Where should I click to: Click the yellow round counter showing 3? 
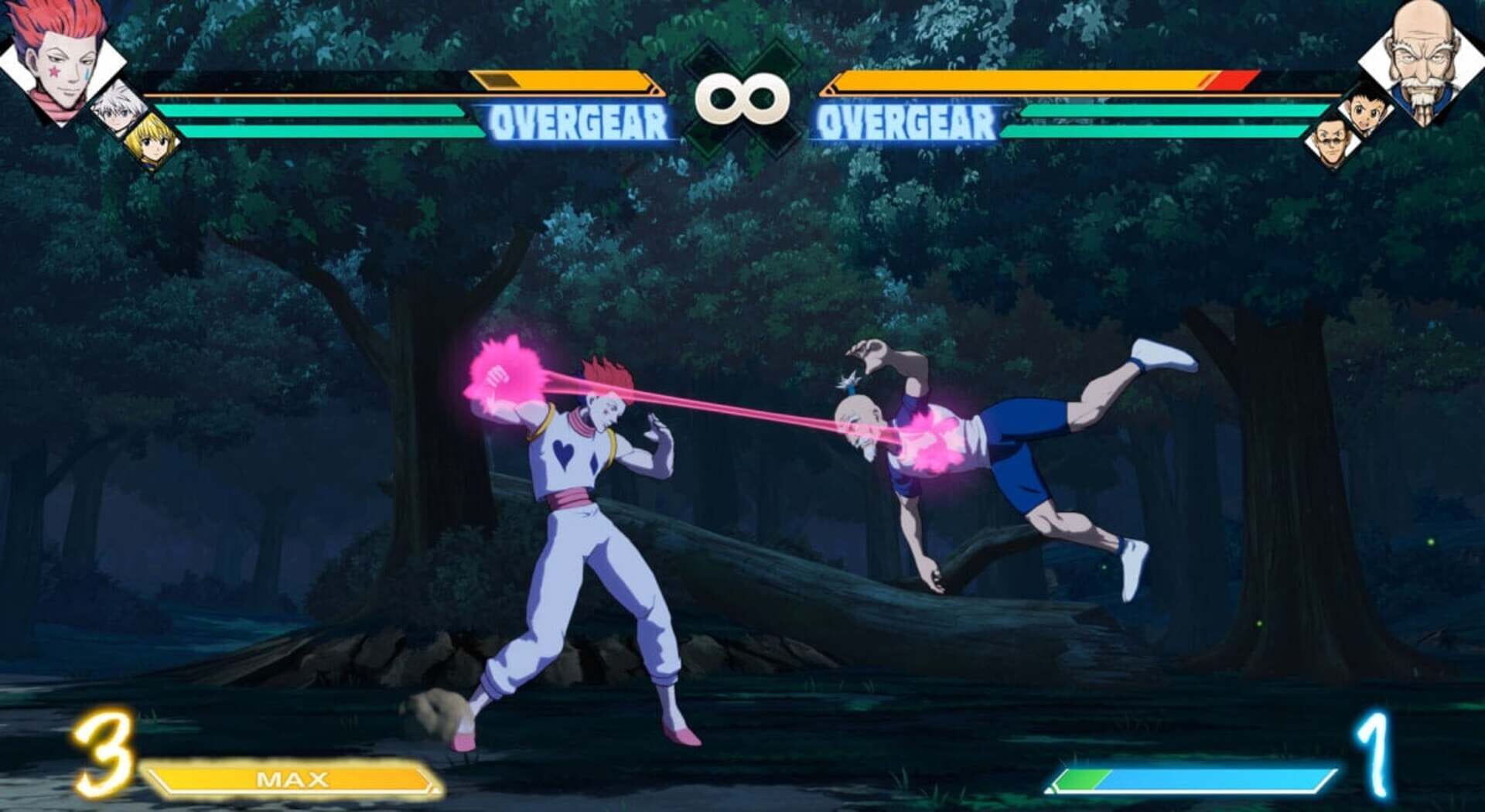(x=104, y=754)
